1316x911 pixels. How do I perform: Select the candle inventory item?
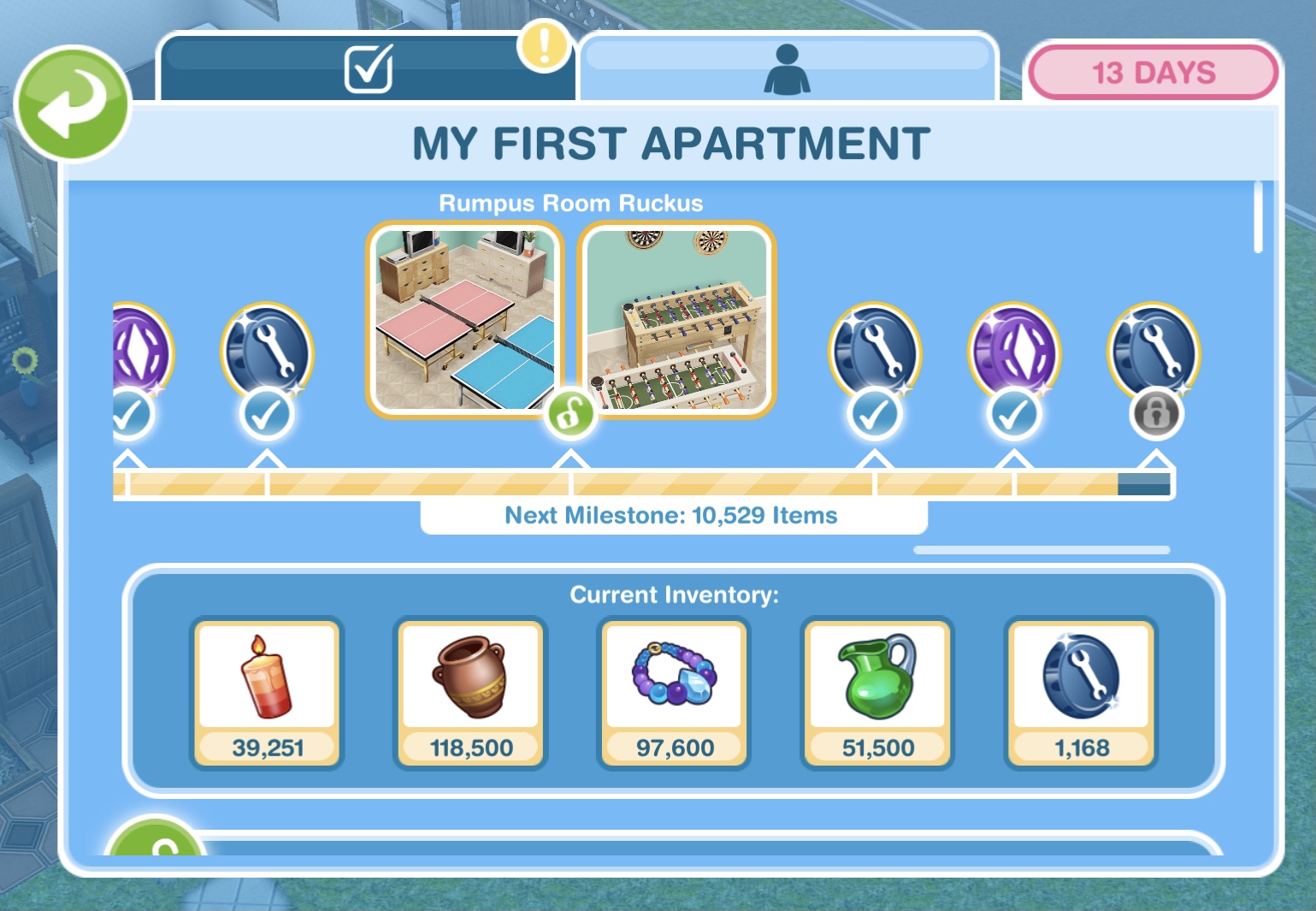click(268, 693)
